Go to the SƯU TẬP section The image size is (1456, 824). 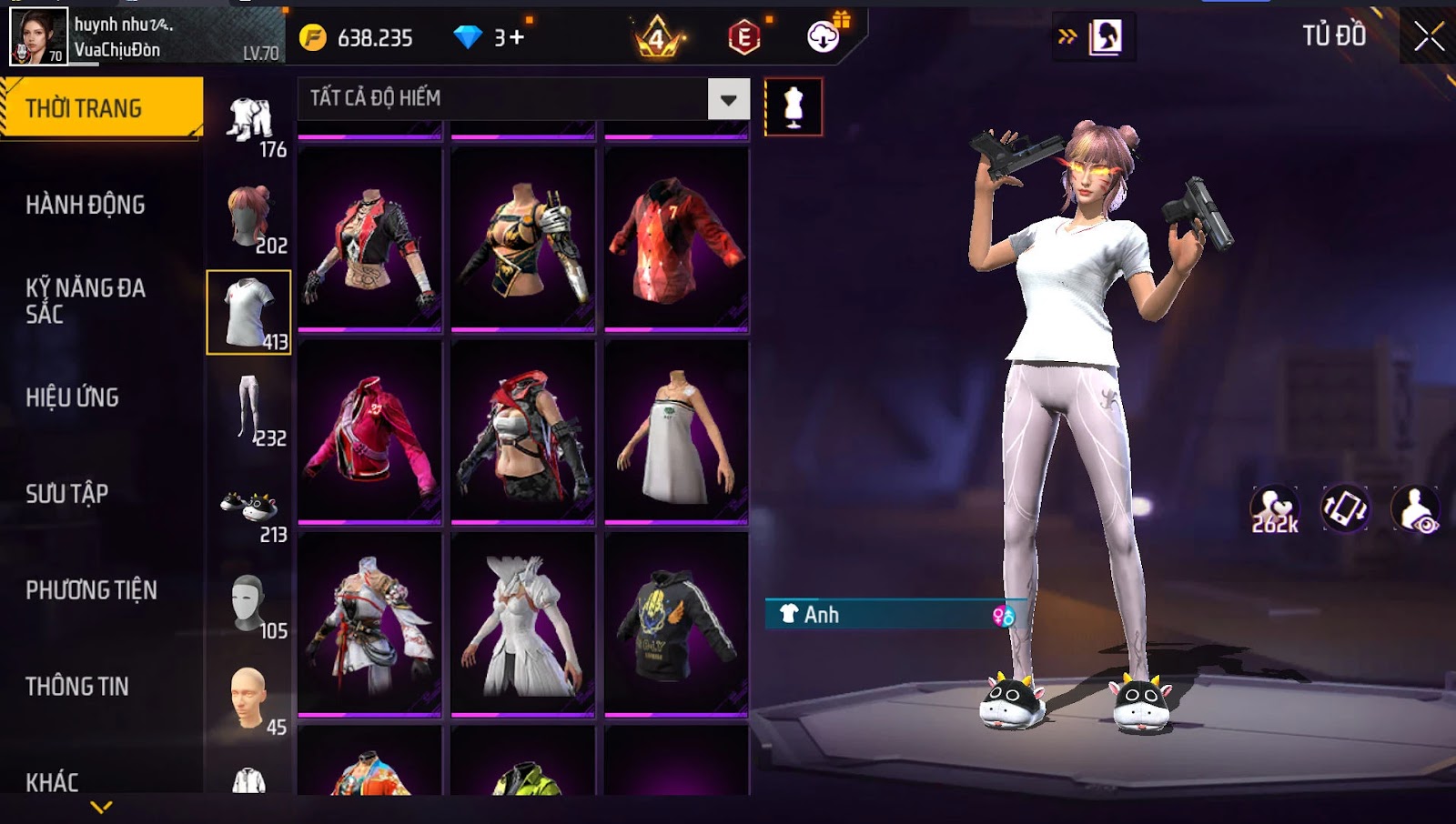[x=67, y=494]
